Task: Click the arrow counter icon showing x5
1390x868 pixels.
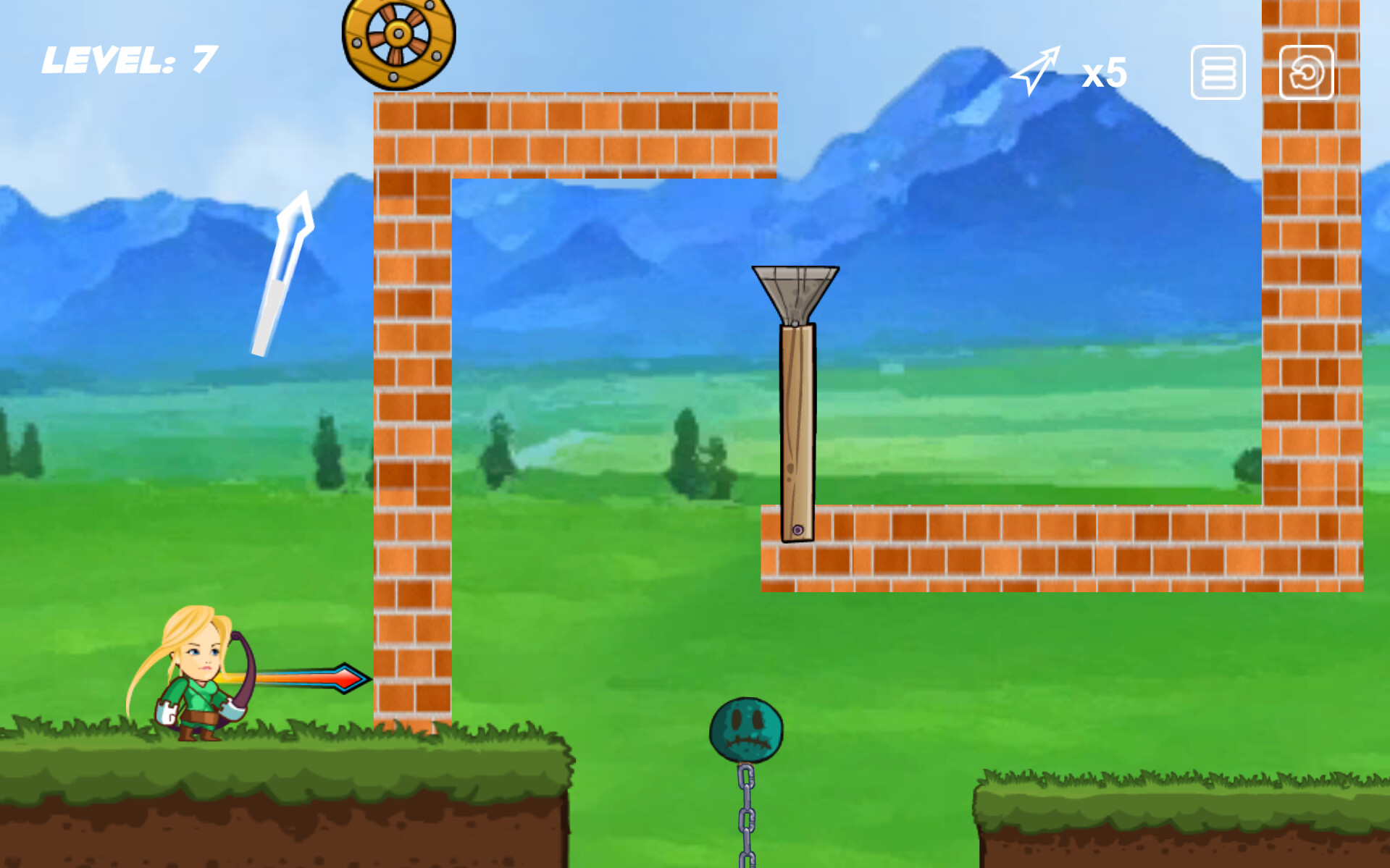Action: tap(1037, 69)
